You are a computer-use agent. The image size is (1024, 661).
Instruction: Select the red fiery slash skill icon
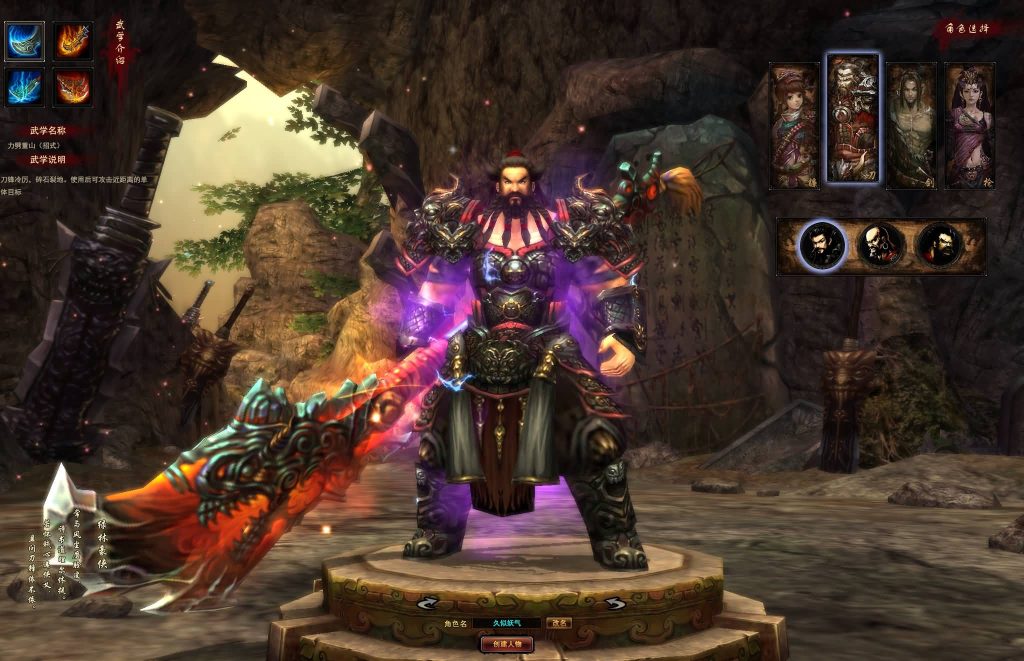point(73,87)
